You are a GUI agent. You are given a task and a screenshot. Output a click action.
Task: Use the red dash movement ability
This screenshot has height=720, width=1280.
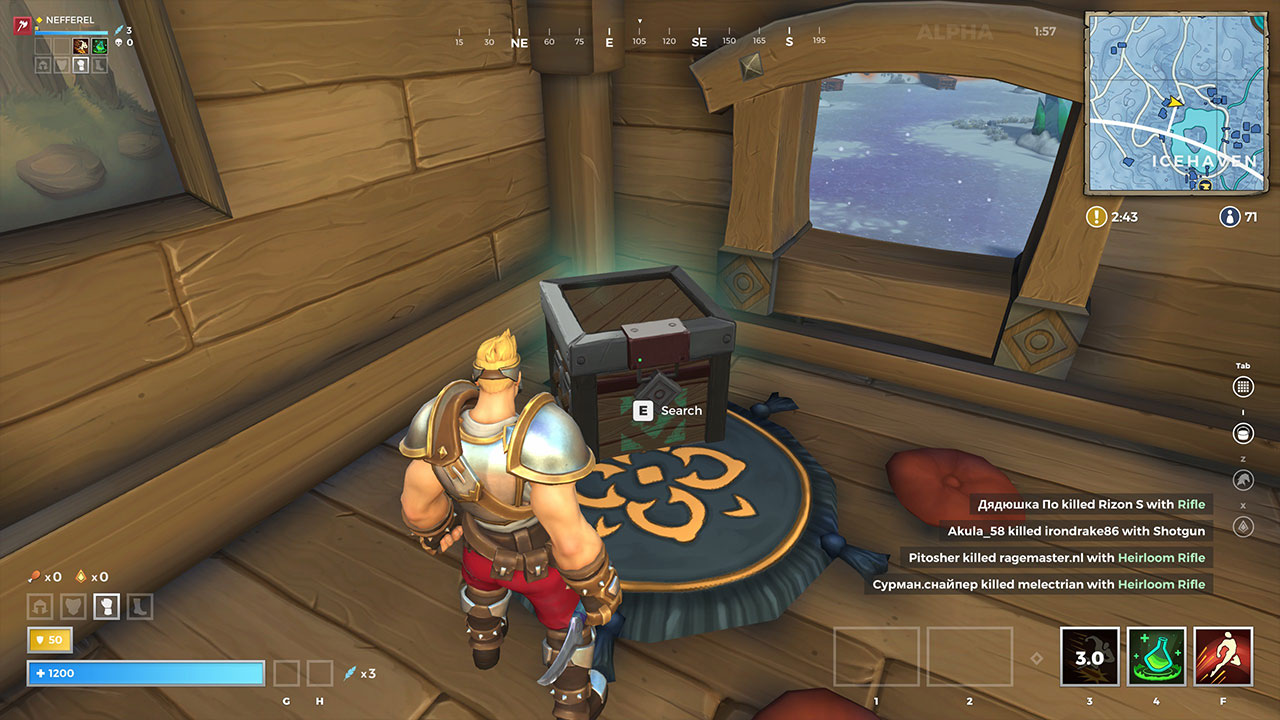click(1223, 657)
